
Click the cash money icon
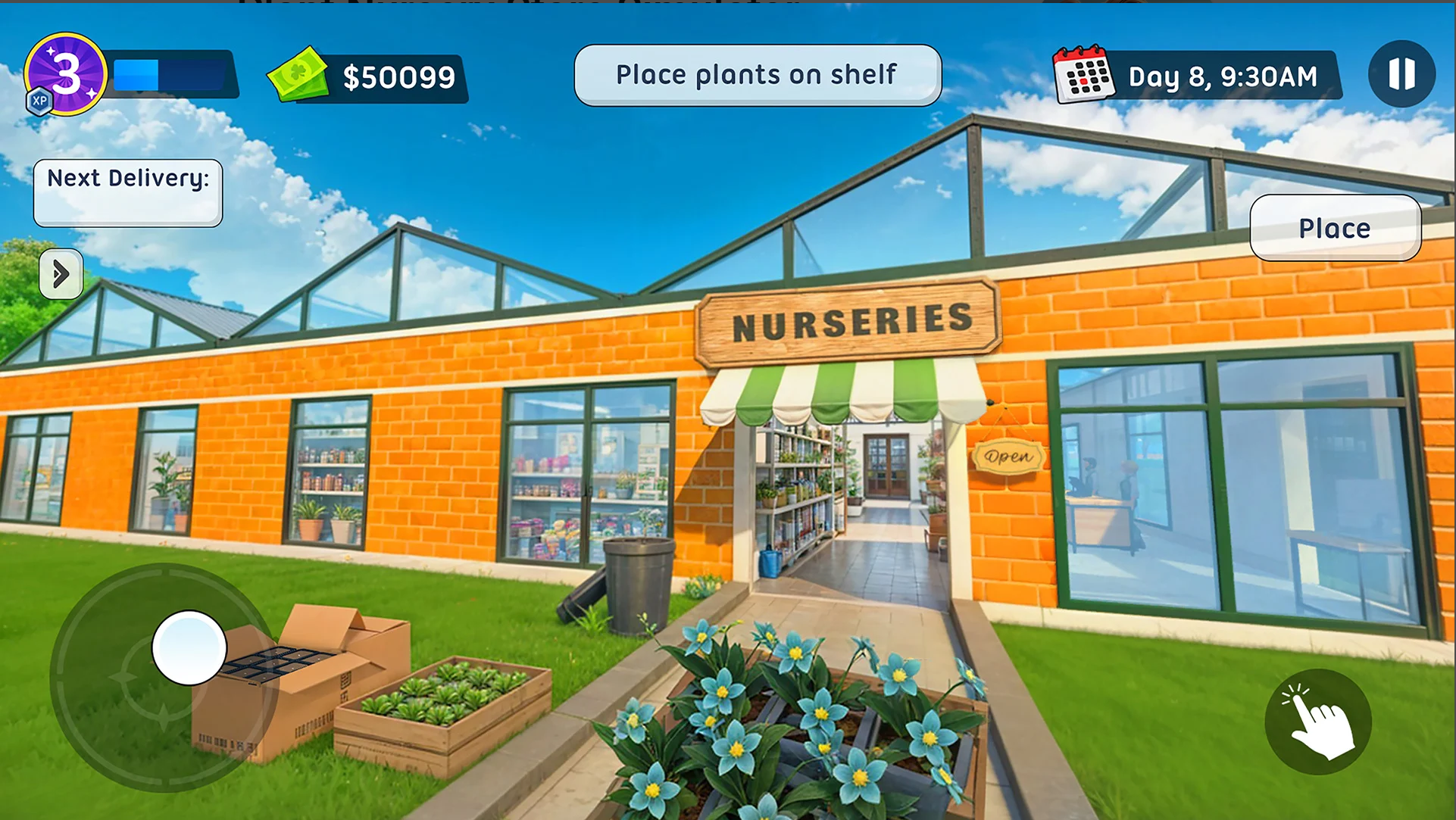tap(298, 74)
